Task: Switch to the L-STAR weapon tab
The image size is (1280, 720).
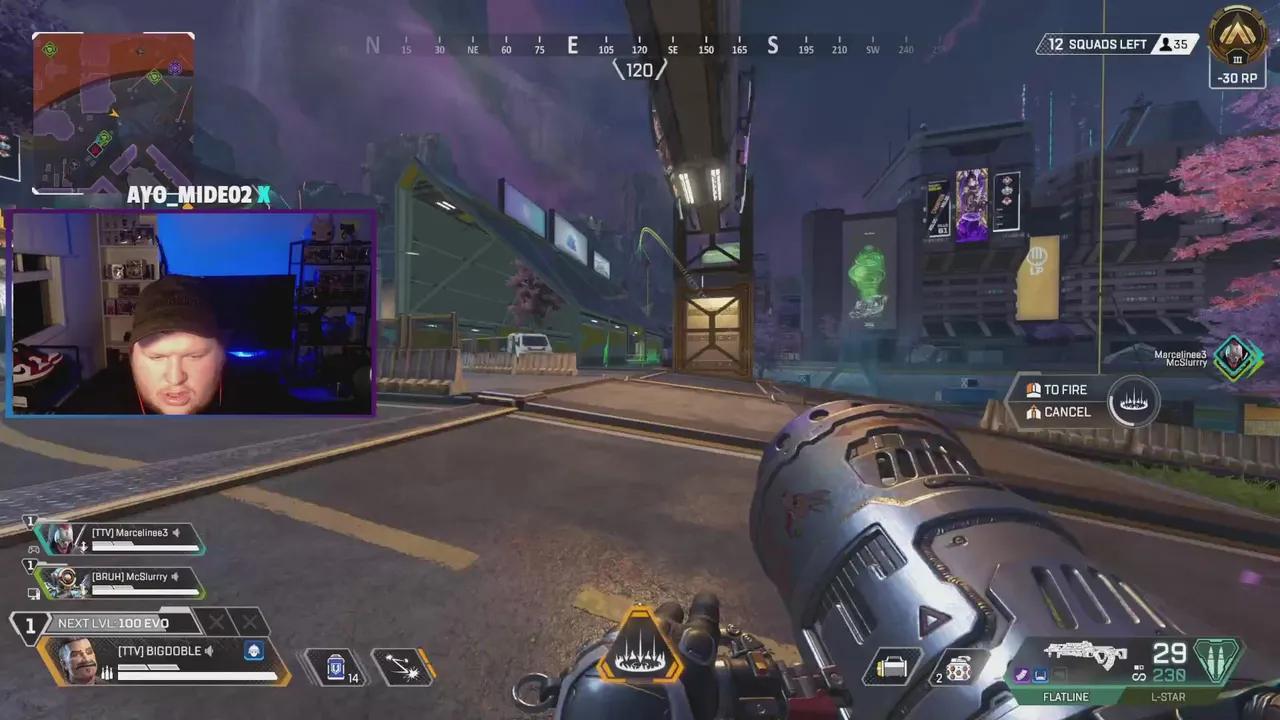Action: point(1166,696)
